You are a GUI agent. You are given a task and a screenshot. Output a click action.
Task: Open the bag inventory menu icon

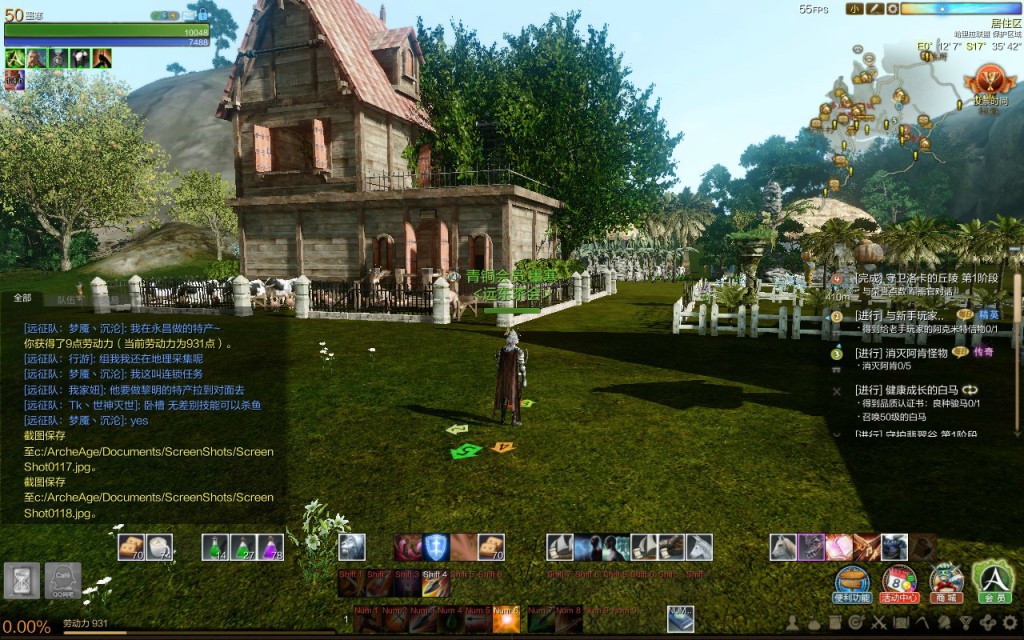pyautogui.click(x=814, y=623)
